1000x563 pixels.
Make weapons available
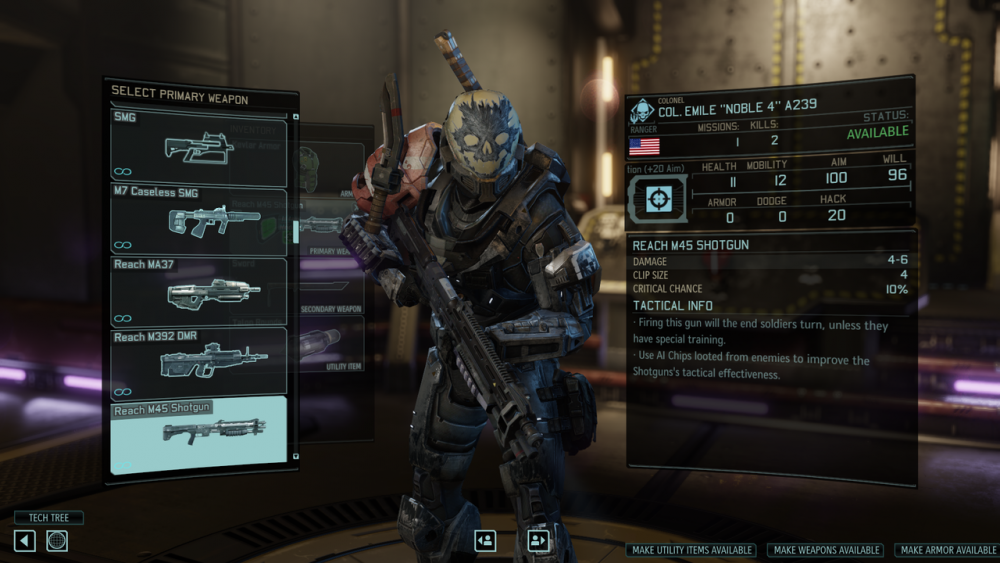(825, 550)
